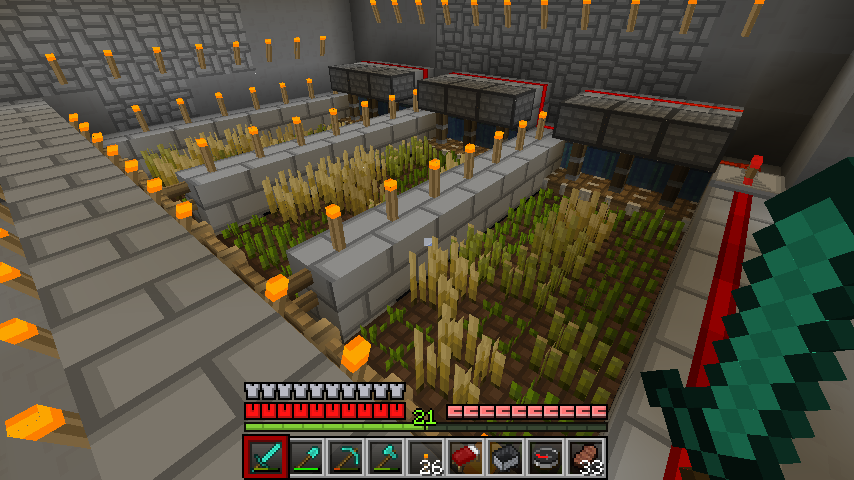Select the minecart hotbar slot
The width and height of the screenshot is (854, 480).
click(505, 457)
